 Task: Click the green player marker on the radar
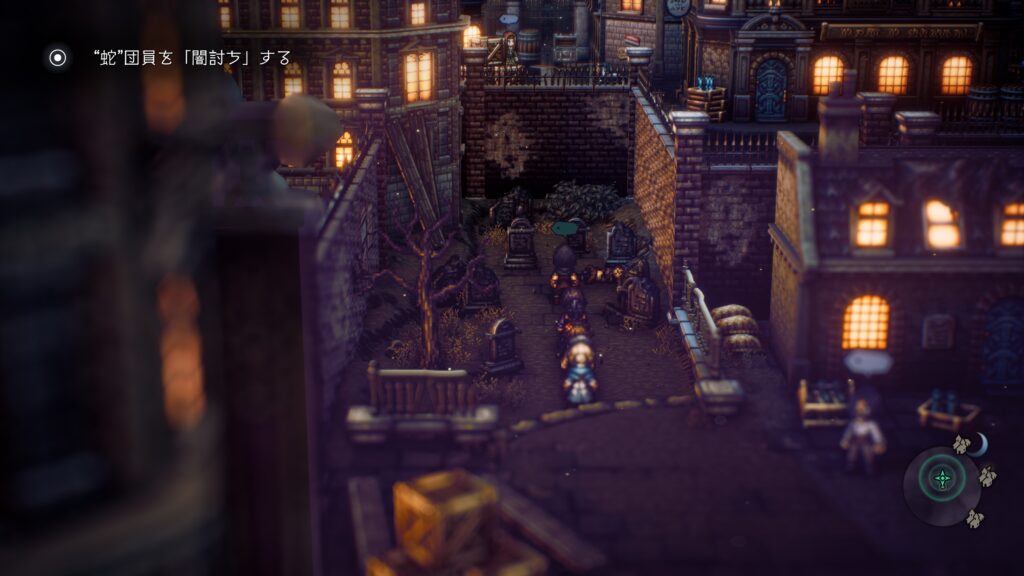coord(942,479)
